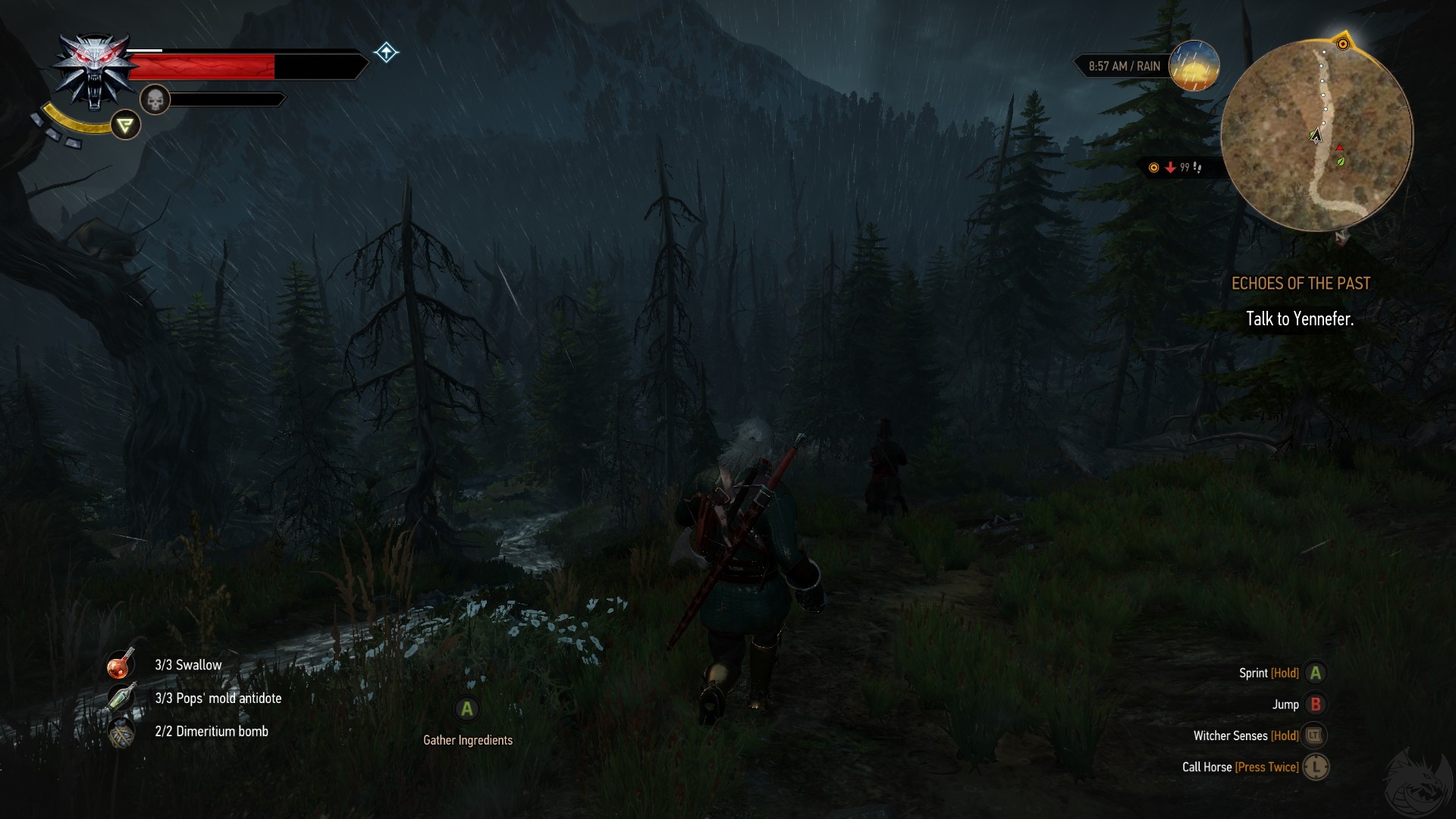Click the skull toxicity icon

click(155, 99)
